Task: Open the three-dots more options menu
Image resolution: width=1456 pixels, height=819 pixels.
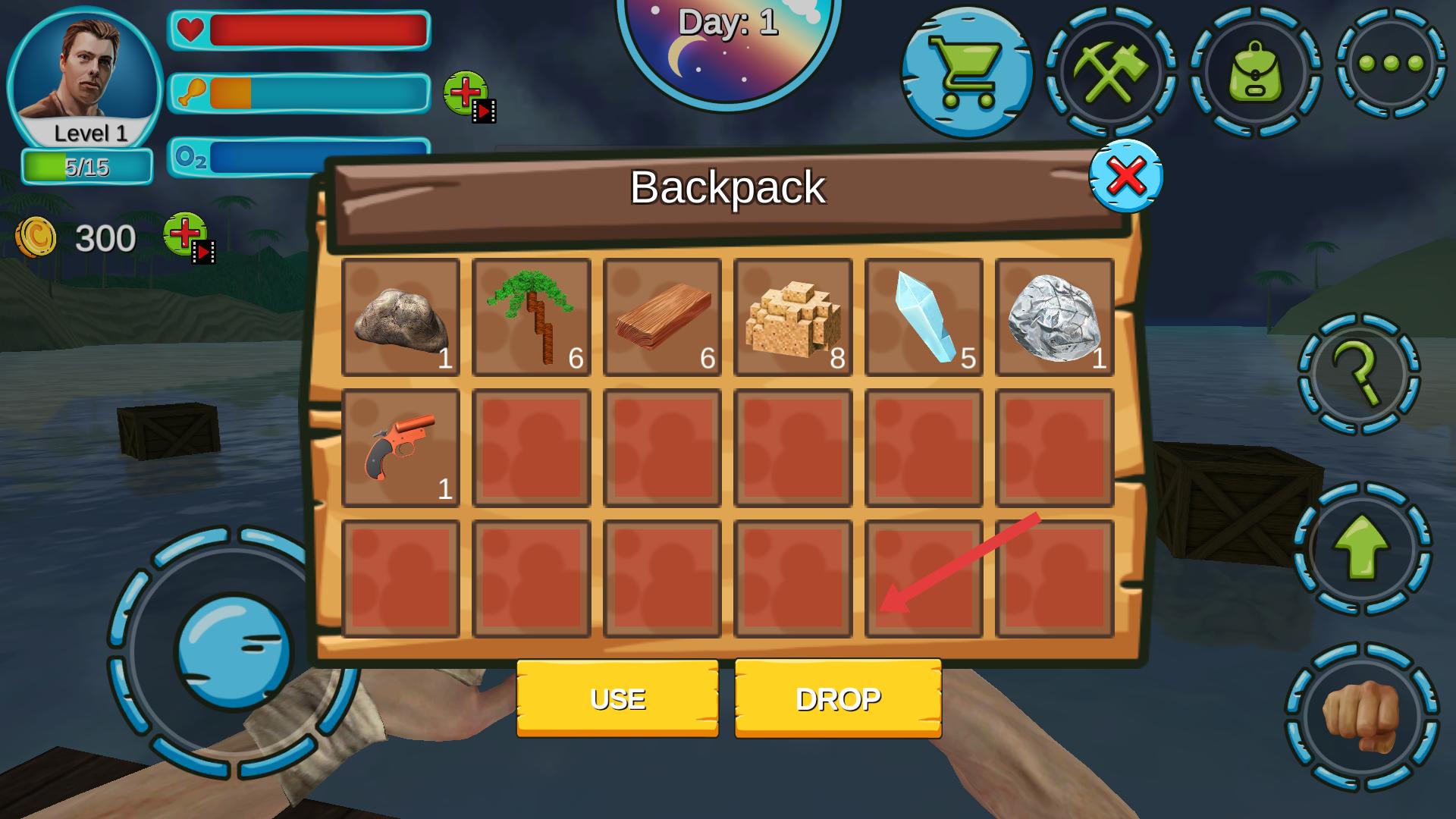Action: [x=1391, y=63]
